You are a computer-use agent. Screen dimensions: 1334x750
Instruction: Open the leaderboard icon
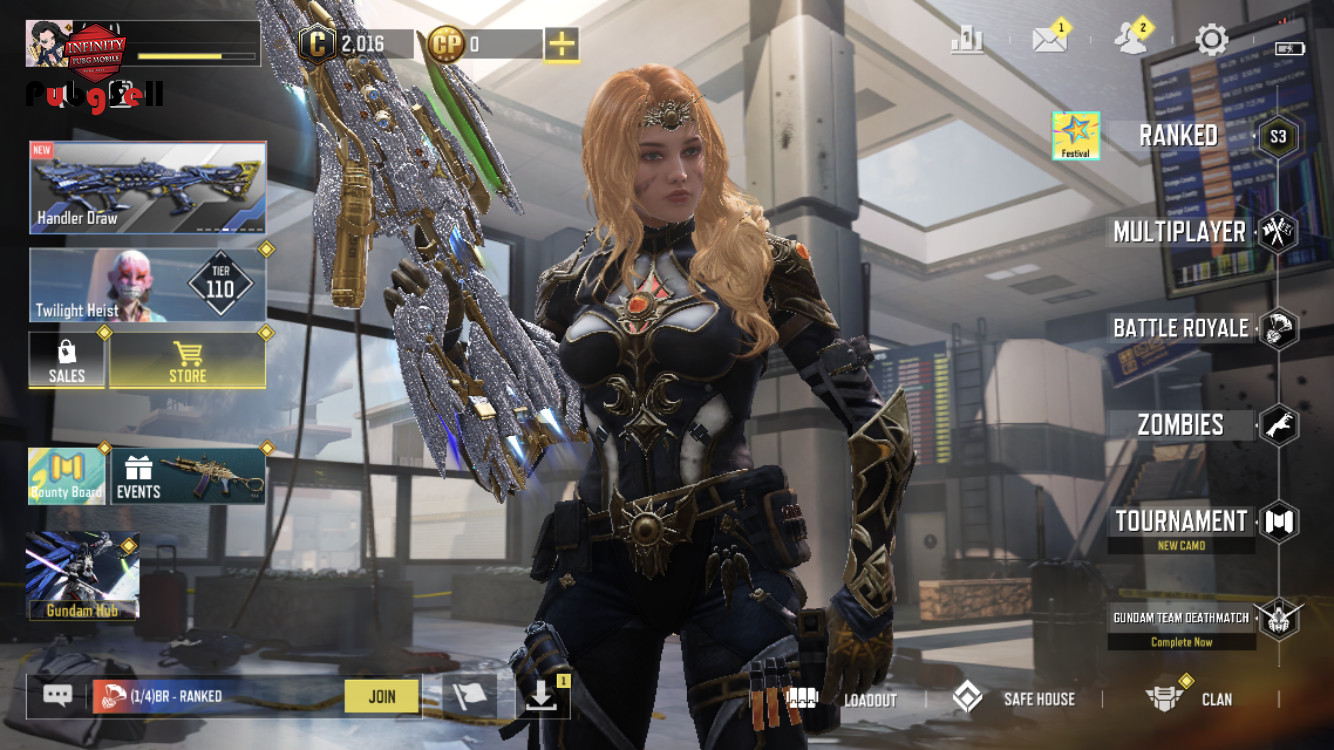[x=967, y=40]
